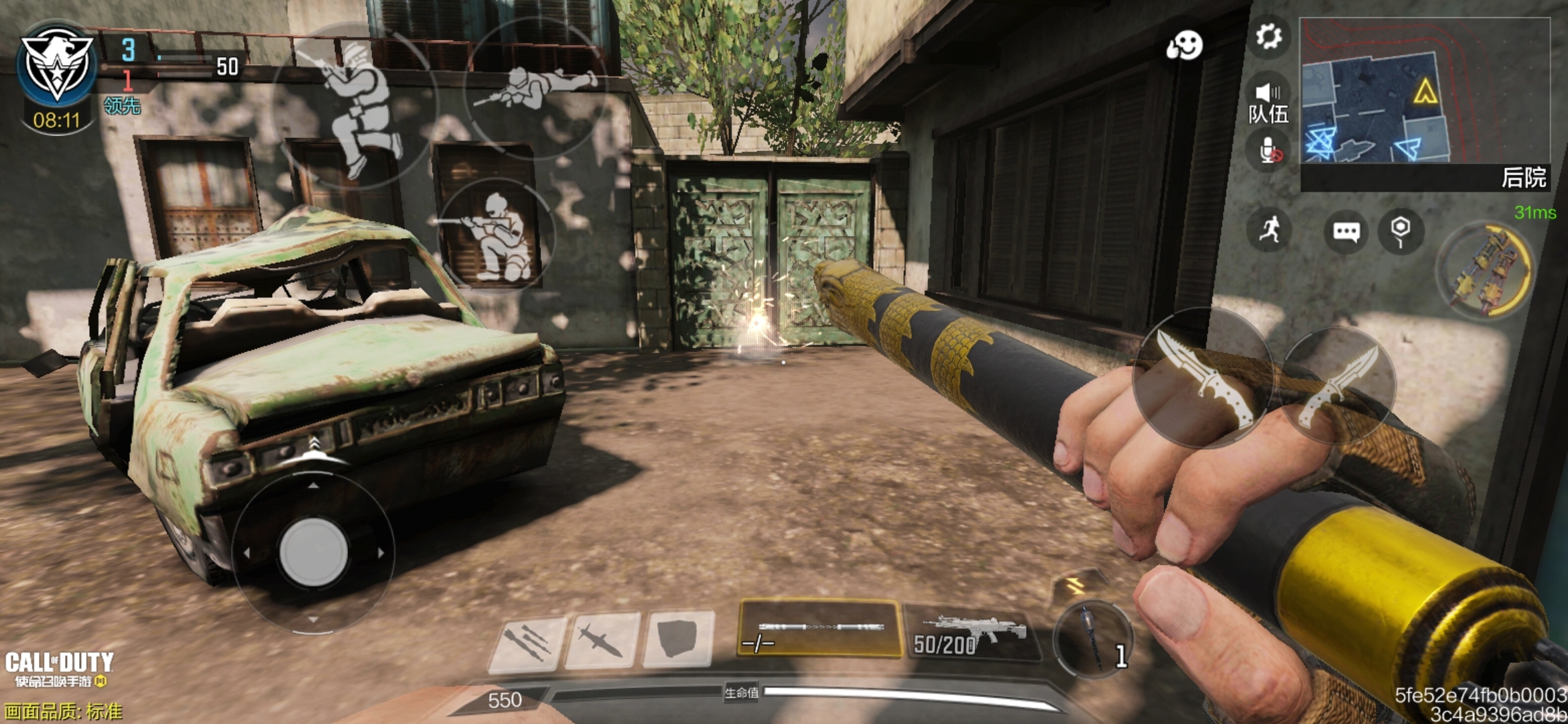Switch to the 50/200 machine gun slot
The width and height of the screenshot is (1568, 724).
(x=970, y=633)
